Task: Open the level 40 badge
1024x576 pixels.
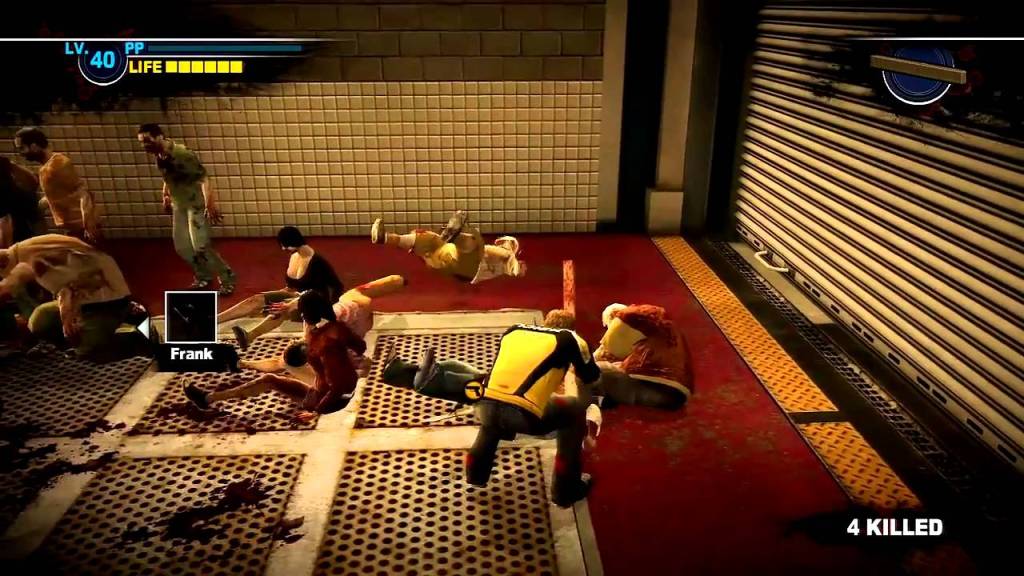Action: pyautogui.click(x=102, y=61)
